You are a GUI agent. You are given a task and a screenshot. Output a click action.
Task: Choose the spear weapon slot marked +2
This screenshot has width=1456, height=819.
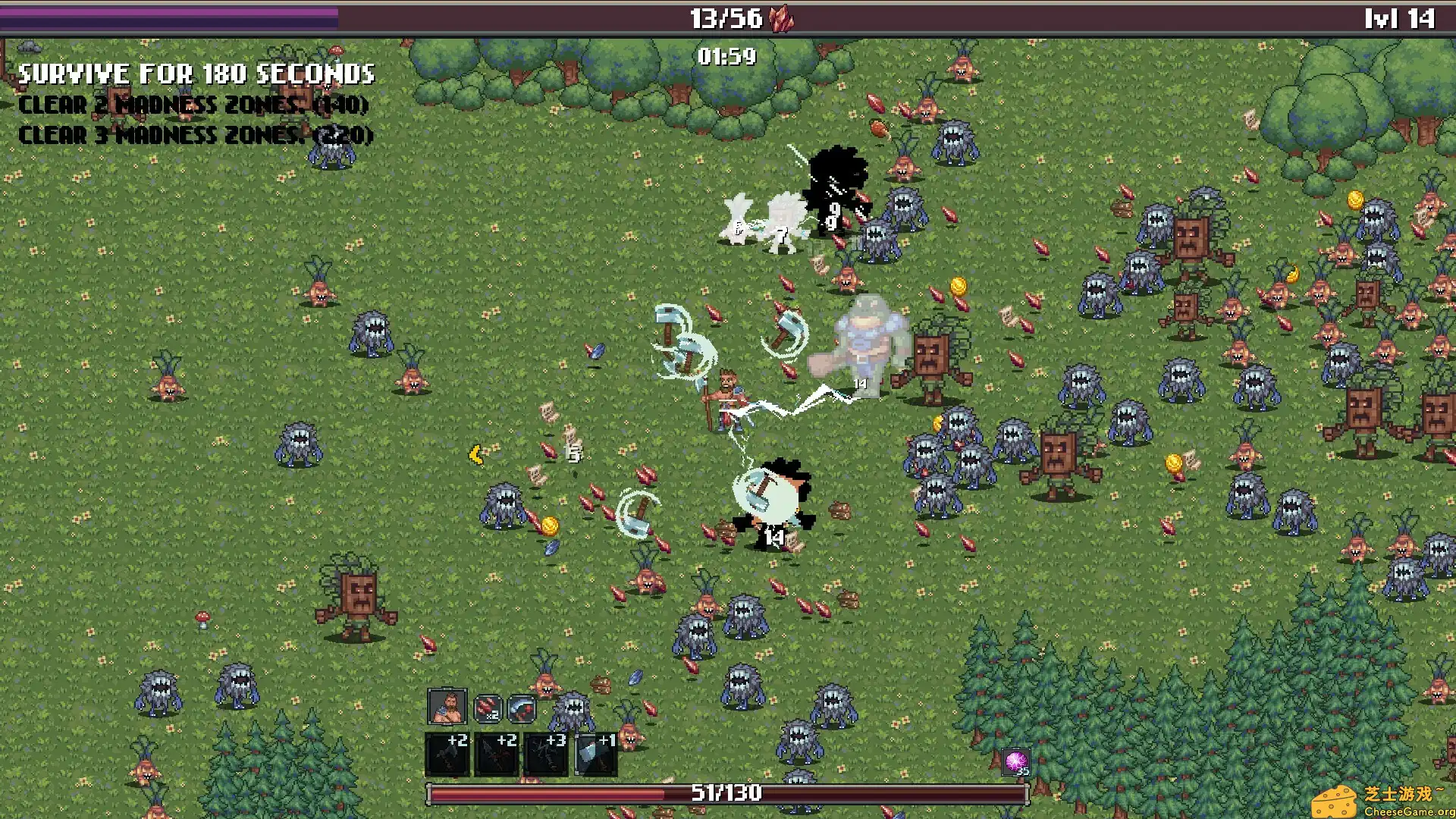pyautogui.click(x=497, y=754)
